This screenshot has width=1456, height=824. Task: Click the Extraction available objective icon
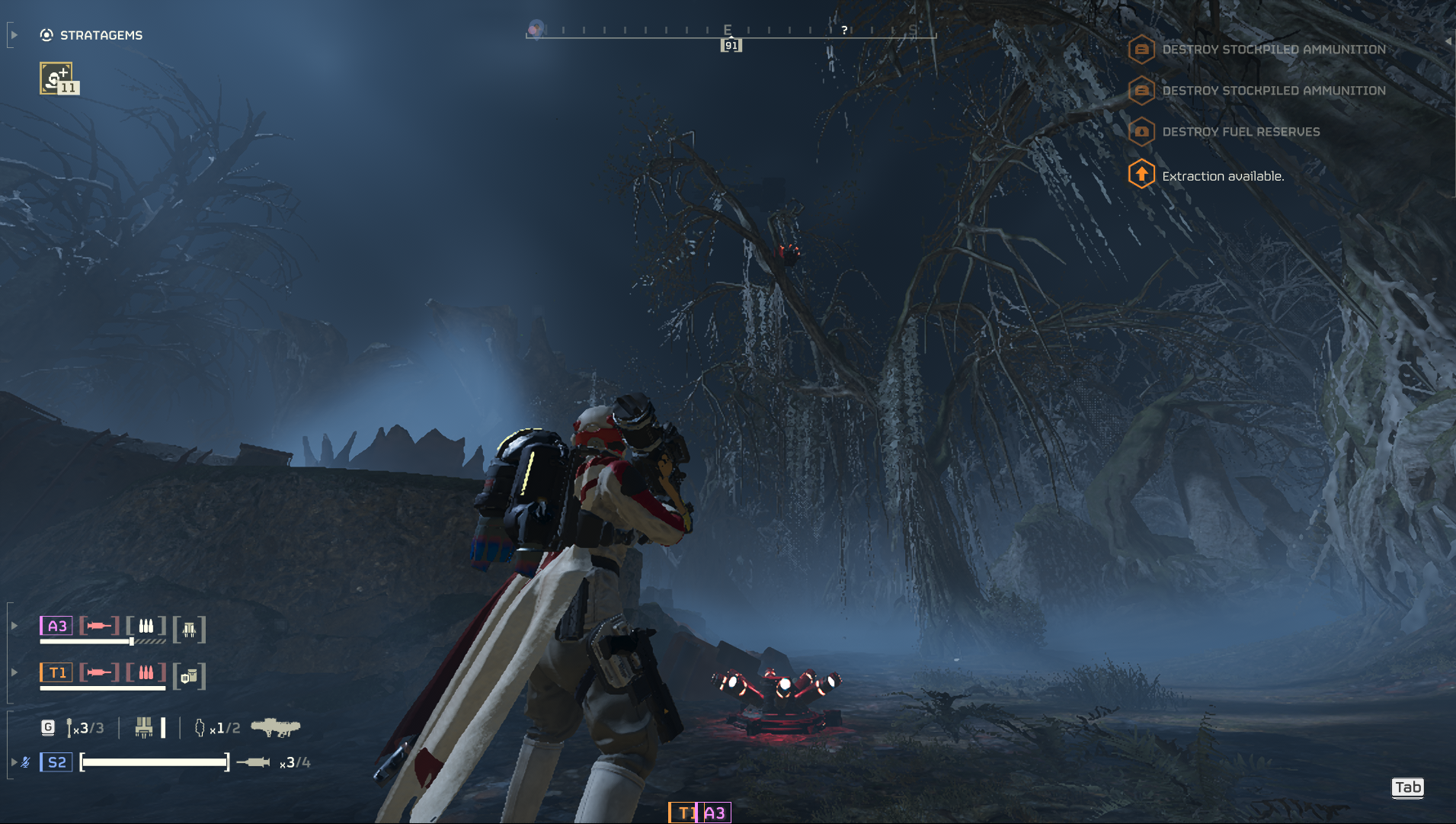[x=1141, y=175]
